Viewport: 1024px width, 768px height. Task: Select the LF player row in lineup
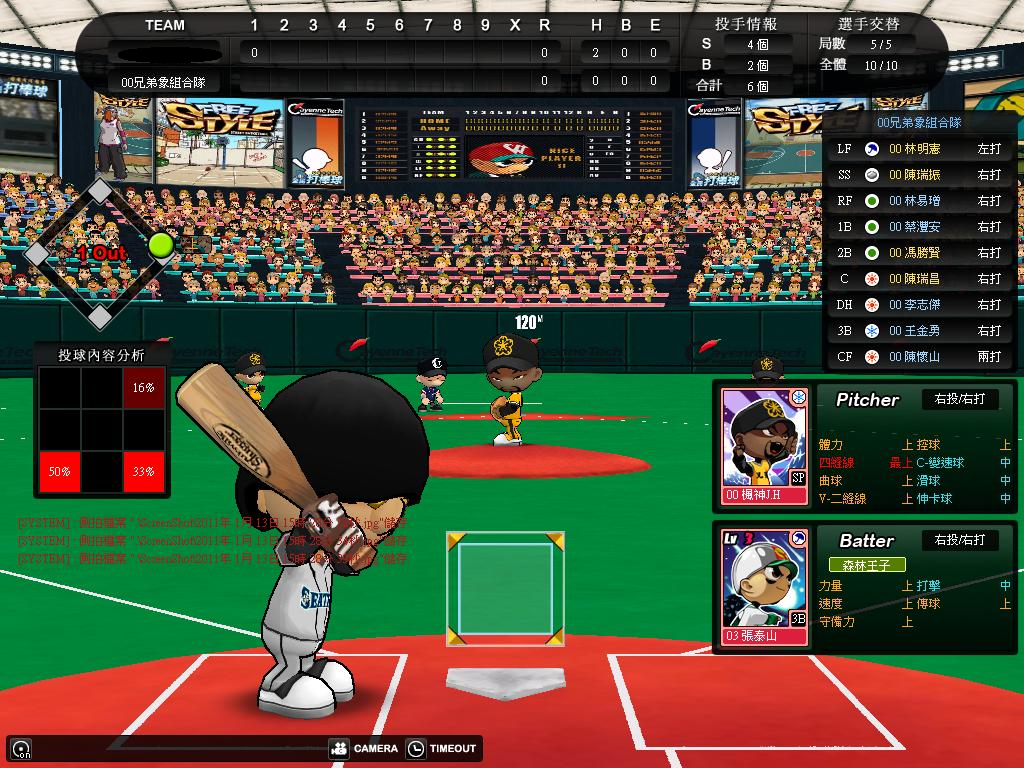tap(918, 149)
